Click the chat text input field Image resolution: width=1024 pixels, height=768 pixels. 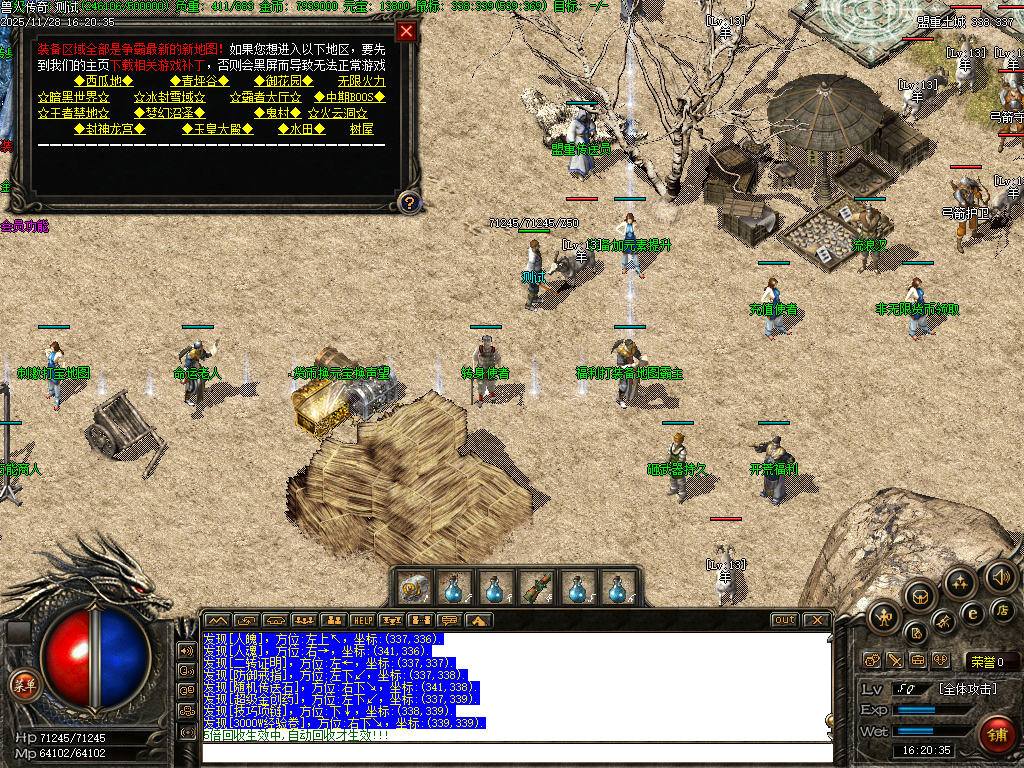(516, 752)
